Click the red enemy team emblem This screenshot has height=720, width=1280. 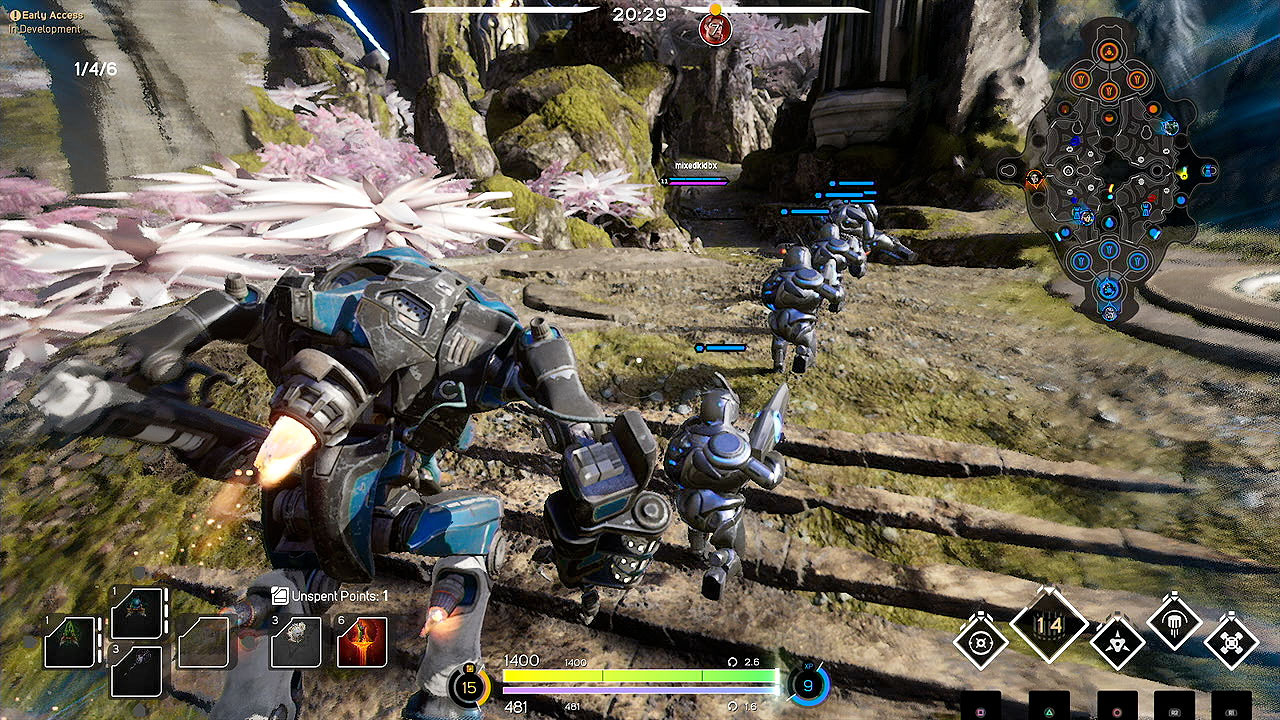[715, 27]
